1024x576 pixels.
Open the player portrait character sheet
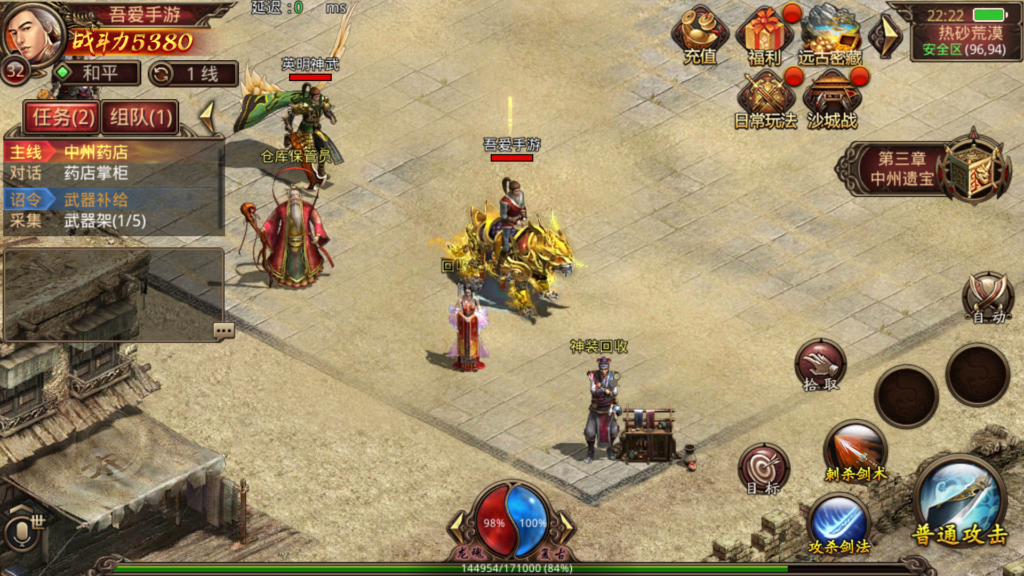[x=32, y=31]
